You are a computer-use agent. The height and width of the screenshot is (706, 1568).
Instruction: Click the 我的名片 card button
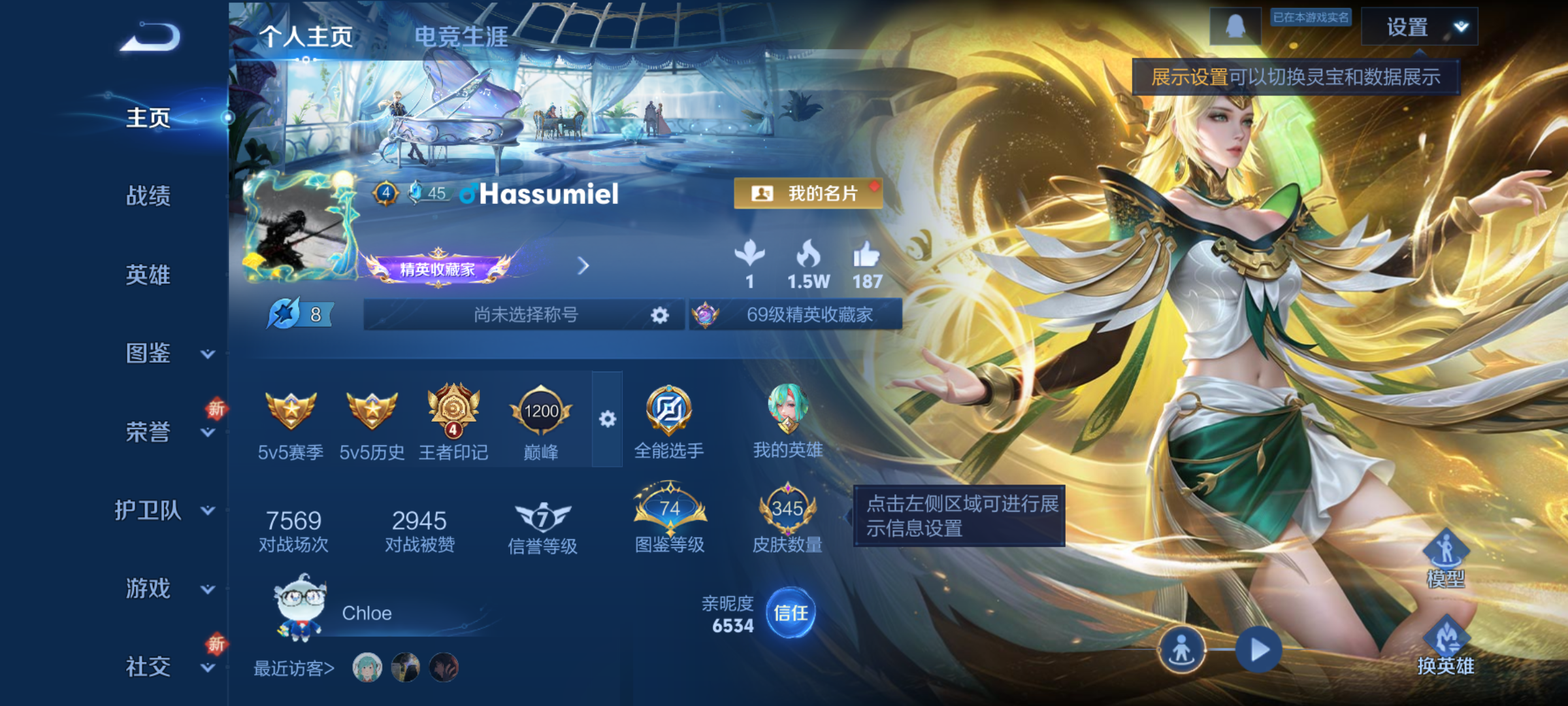point(809,193)
